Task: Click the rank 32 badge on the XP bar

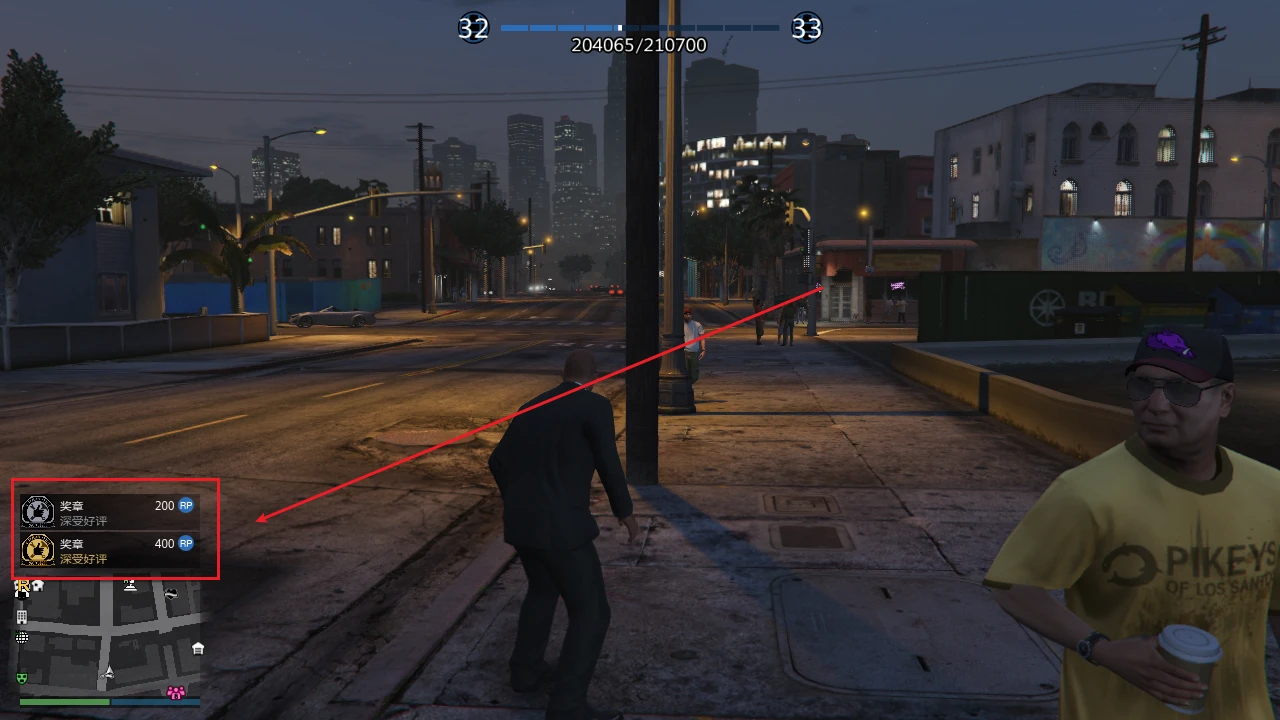Action: pyautogui.click(x=473, y=28)
